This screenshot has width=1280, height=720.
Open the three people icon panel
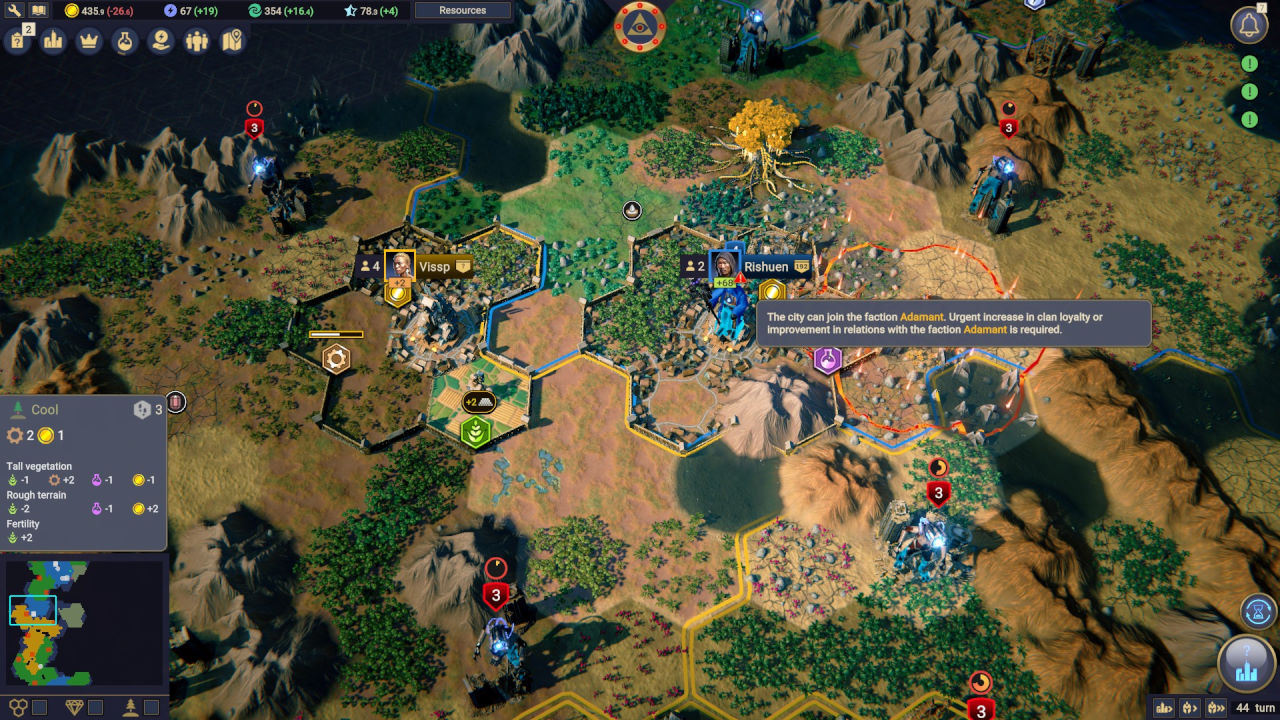(196, 41)
